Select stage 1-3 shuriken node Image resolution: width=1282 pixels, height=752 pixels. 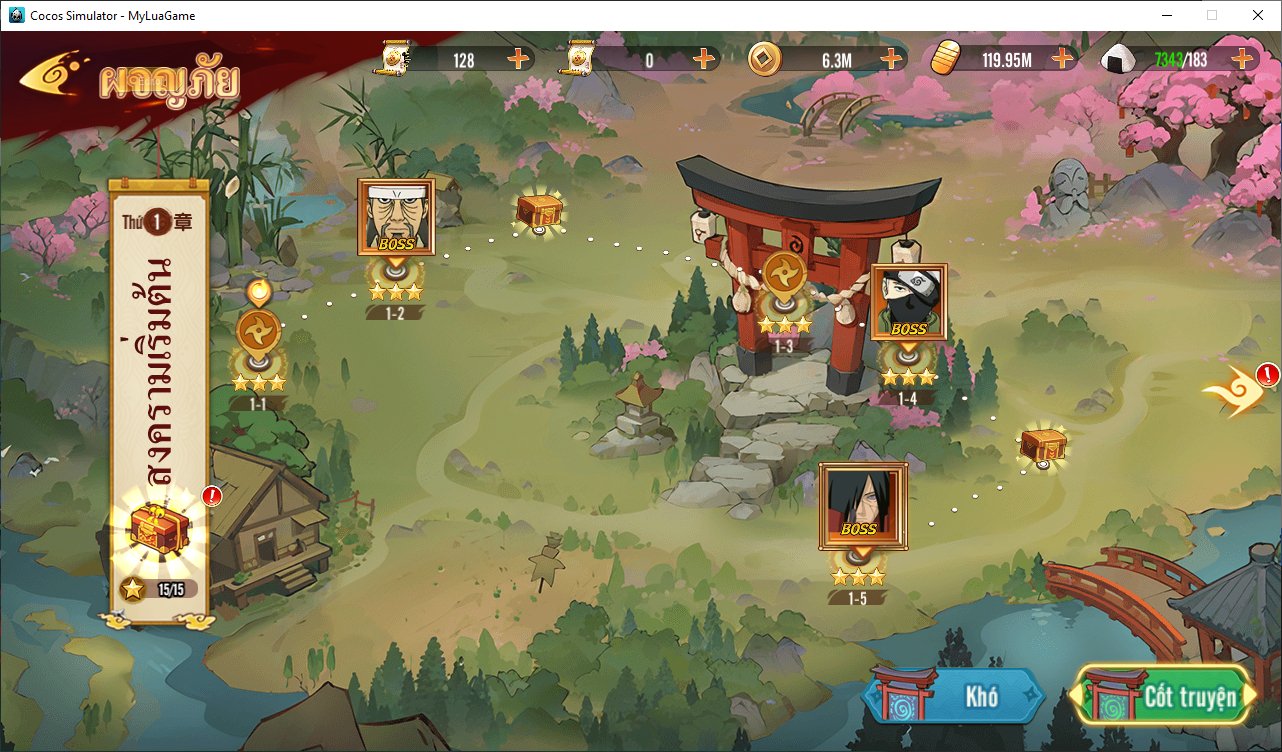click(784, 276)
